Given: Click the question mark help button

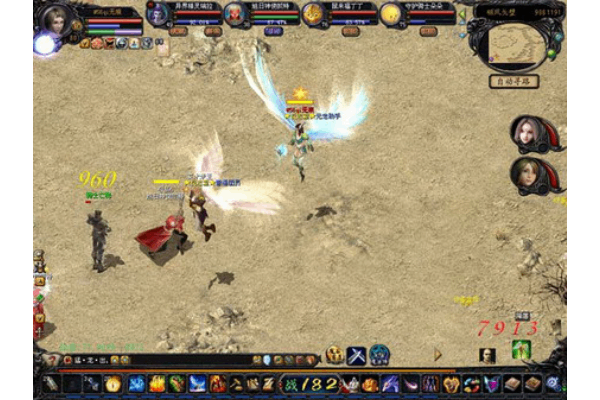Looking at the screenshot, I should 52,360.
